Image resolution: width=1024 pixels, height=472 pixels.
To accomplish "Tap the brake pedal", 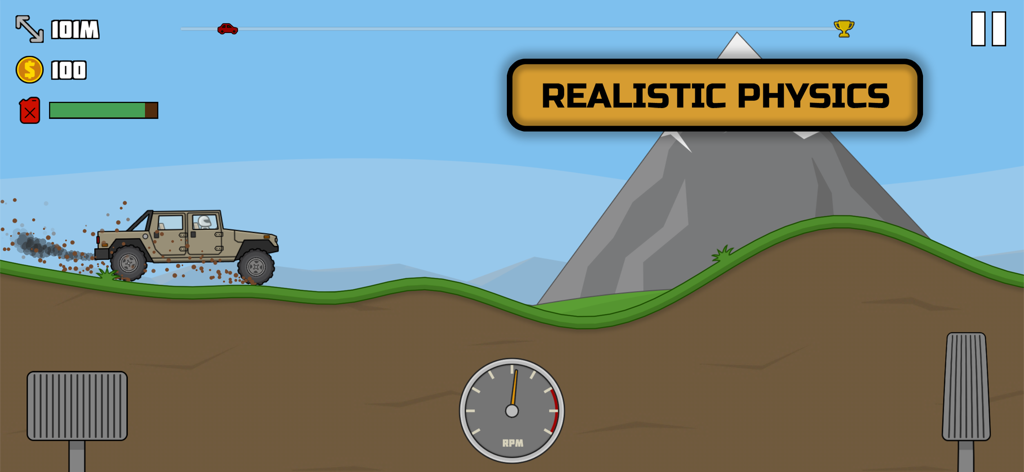I will [77, 406].
